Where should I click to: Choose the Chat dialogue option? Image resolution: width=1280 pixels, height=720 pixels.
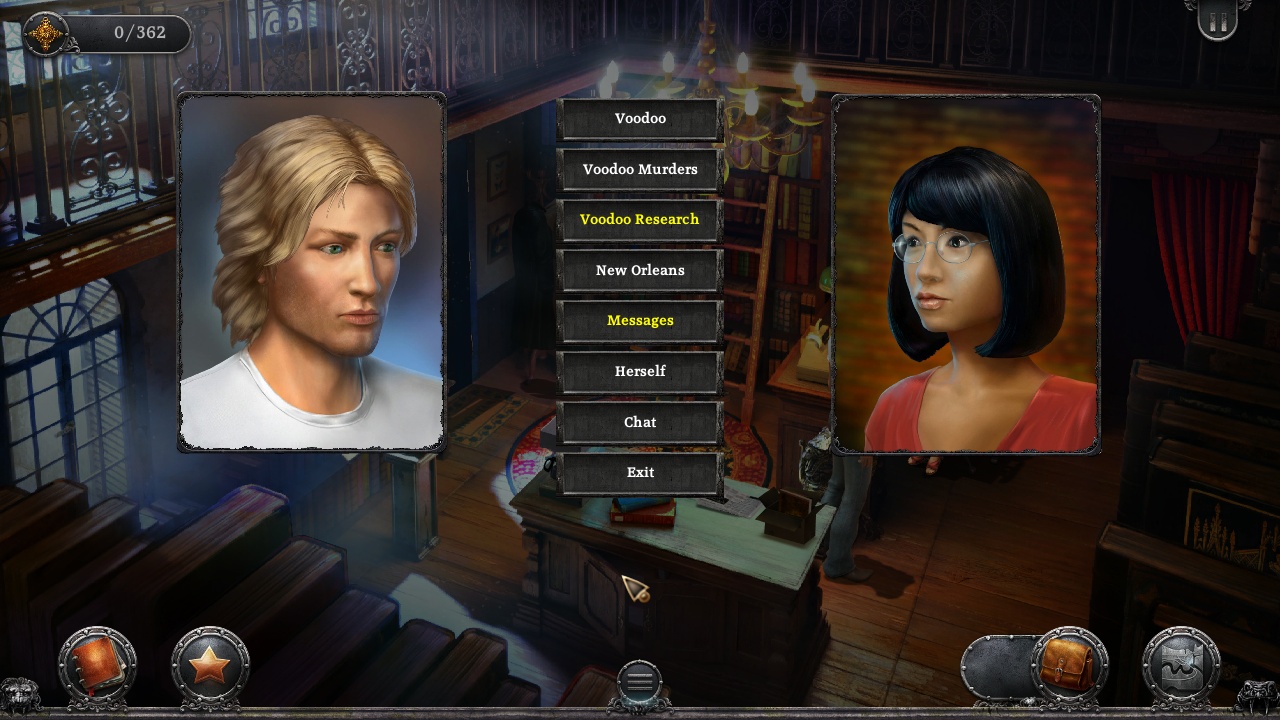coord(640,422)
